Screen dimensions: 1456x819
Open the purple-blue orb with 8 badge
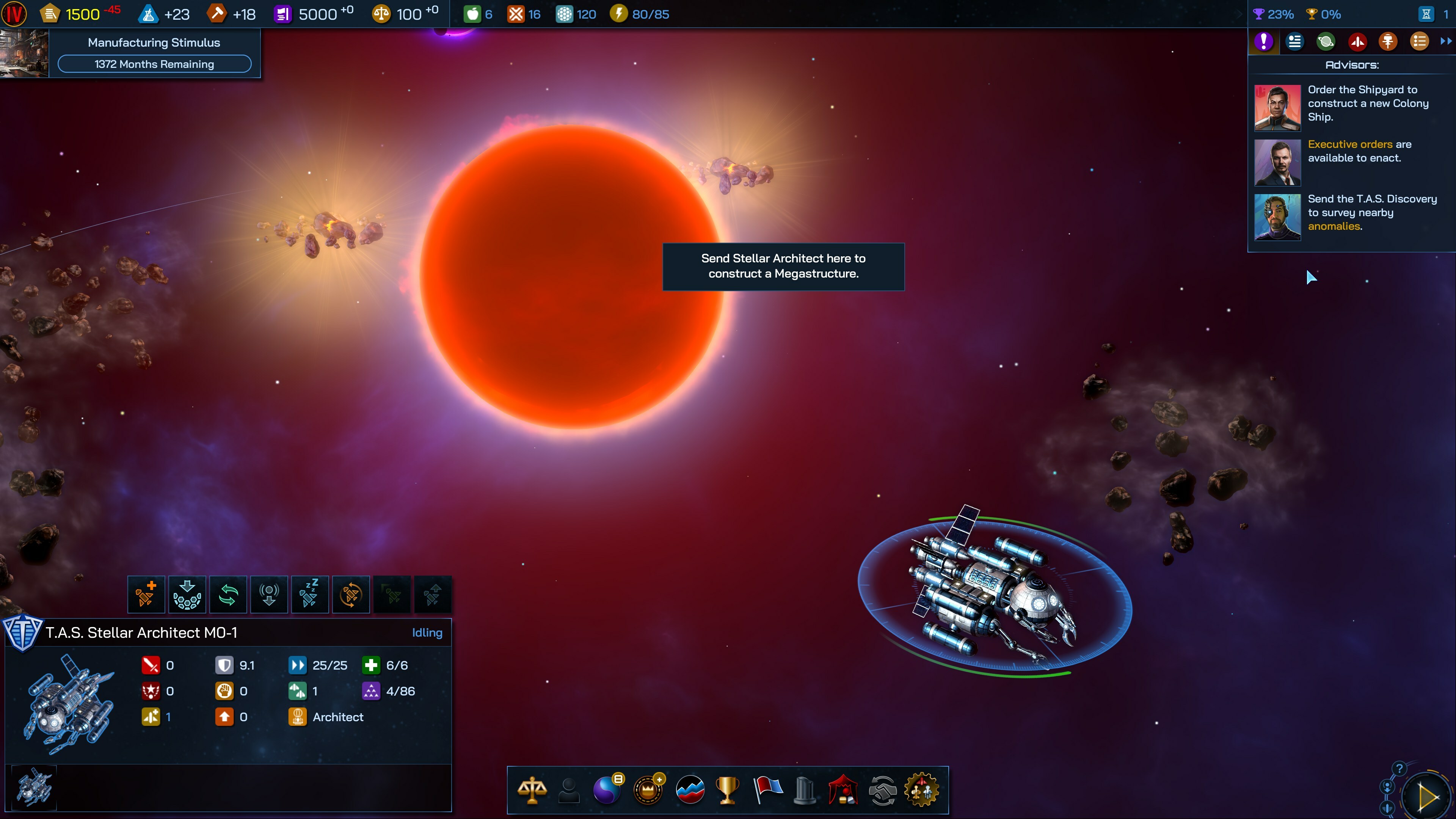[607, 789]
